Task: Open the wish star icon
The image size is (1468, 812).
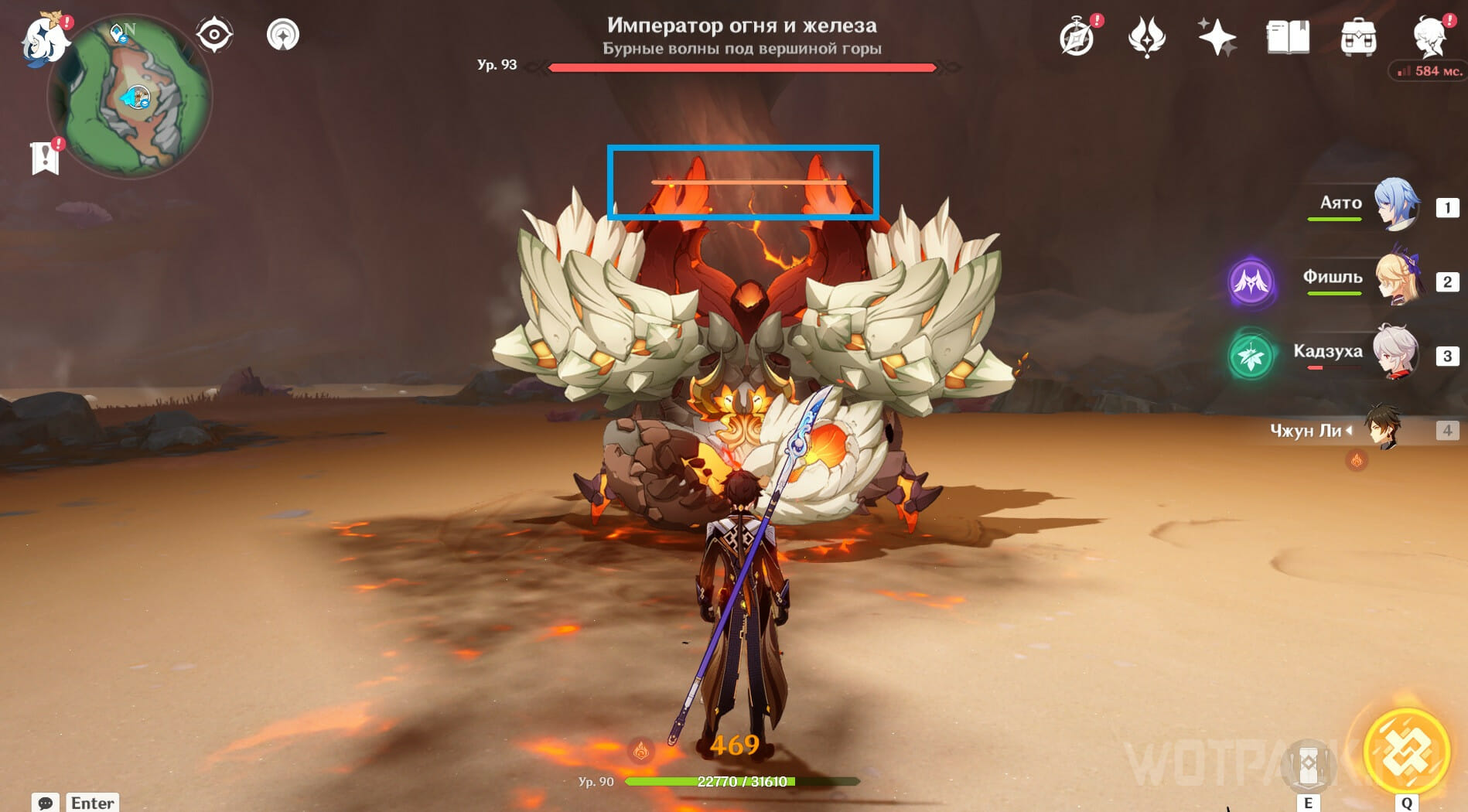Action: point(1216,37)
